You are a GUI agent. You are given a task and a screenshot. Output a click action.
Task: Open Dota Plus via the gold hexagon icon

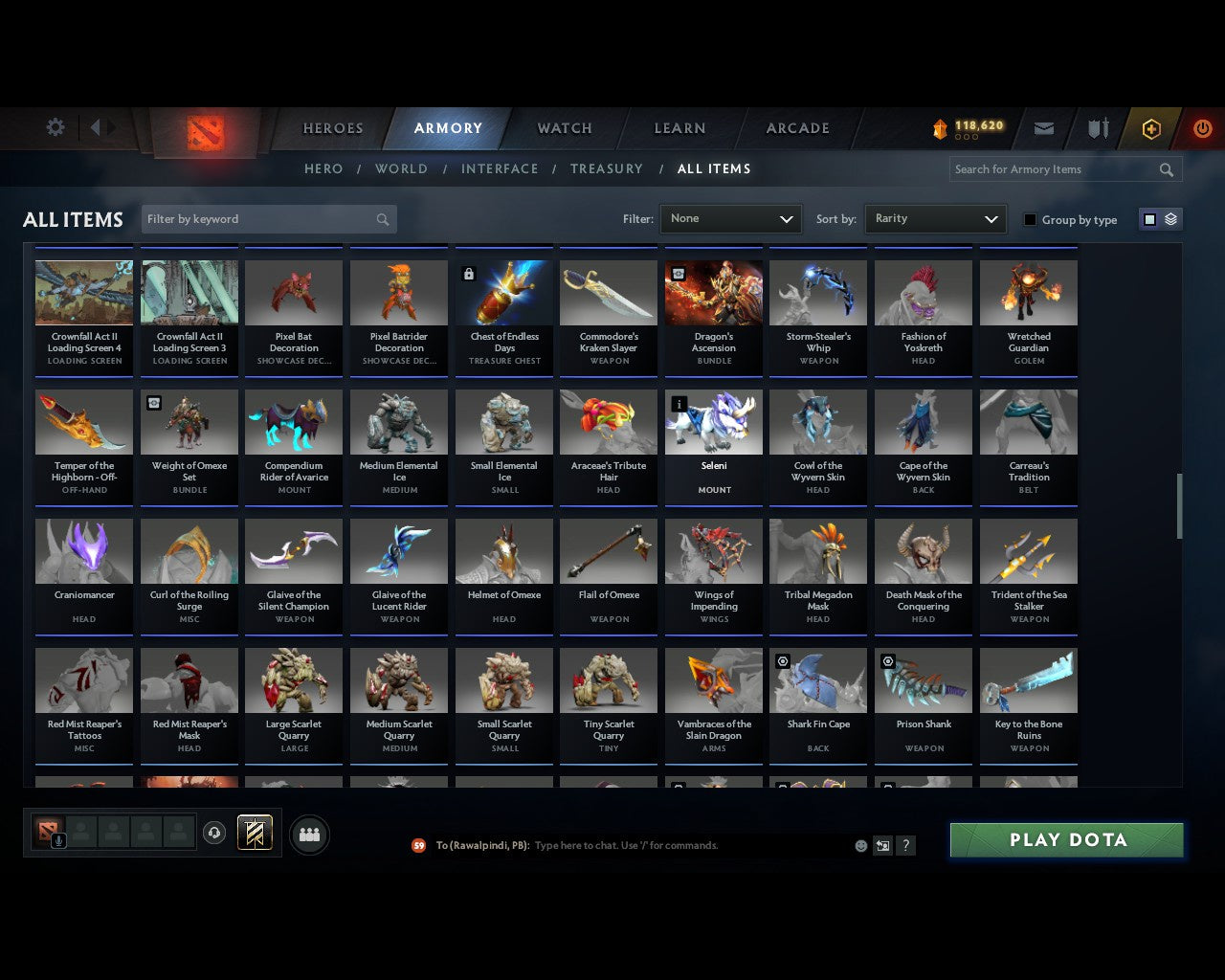click(x=1151, y=127)
